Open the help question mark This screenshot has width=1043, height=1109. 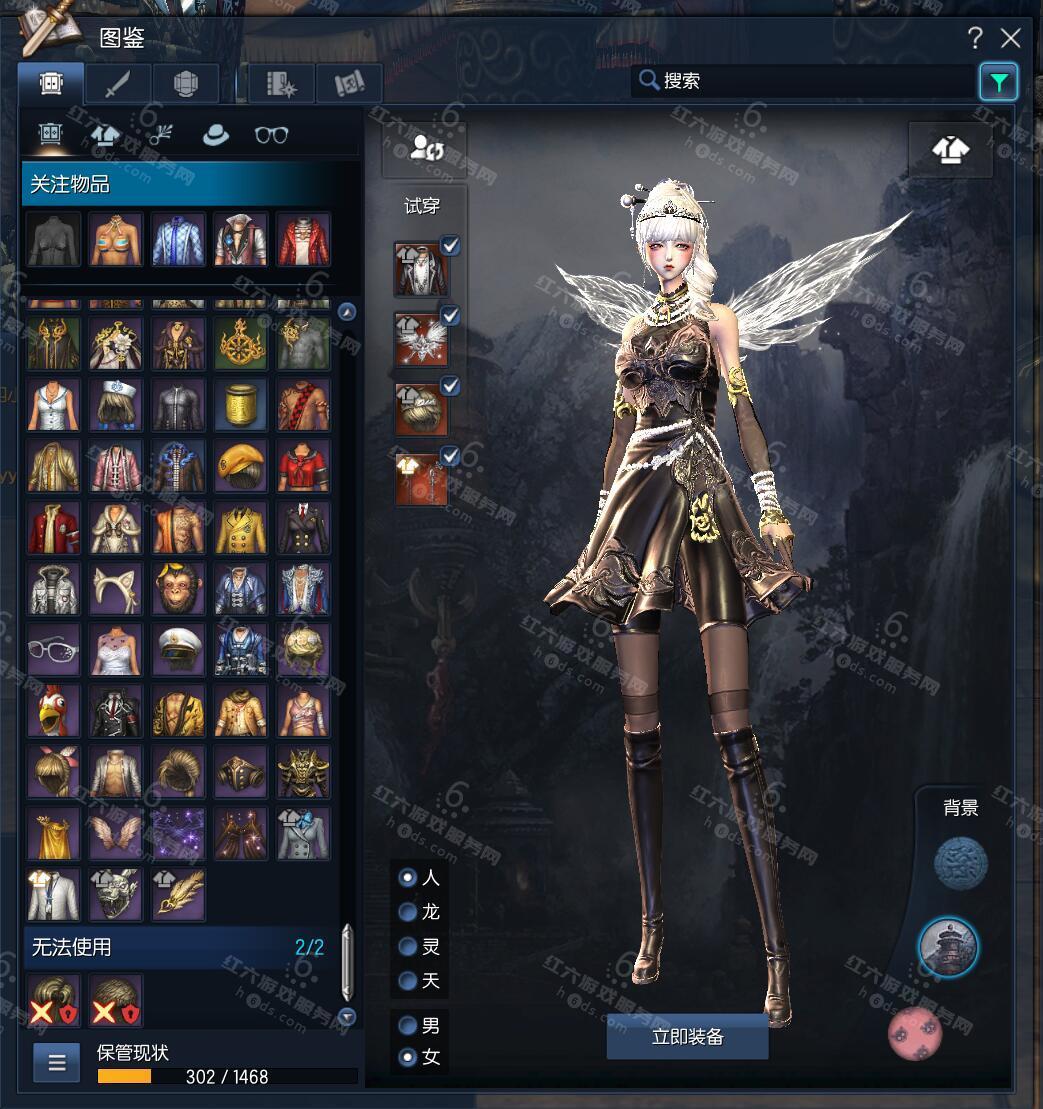[975, 39]
